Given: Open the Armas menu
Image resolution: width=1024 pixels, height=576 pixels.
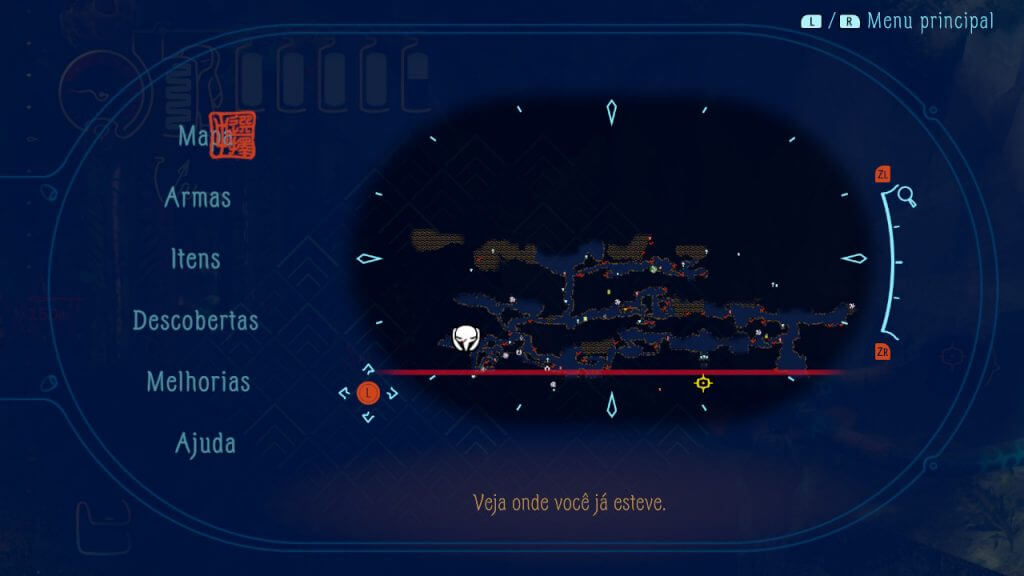Looking at the screenshot, I should [x=198, y=197].
